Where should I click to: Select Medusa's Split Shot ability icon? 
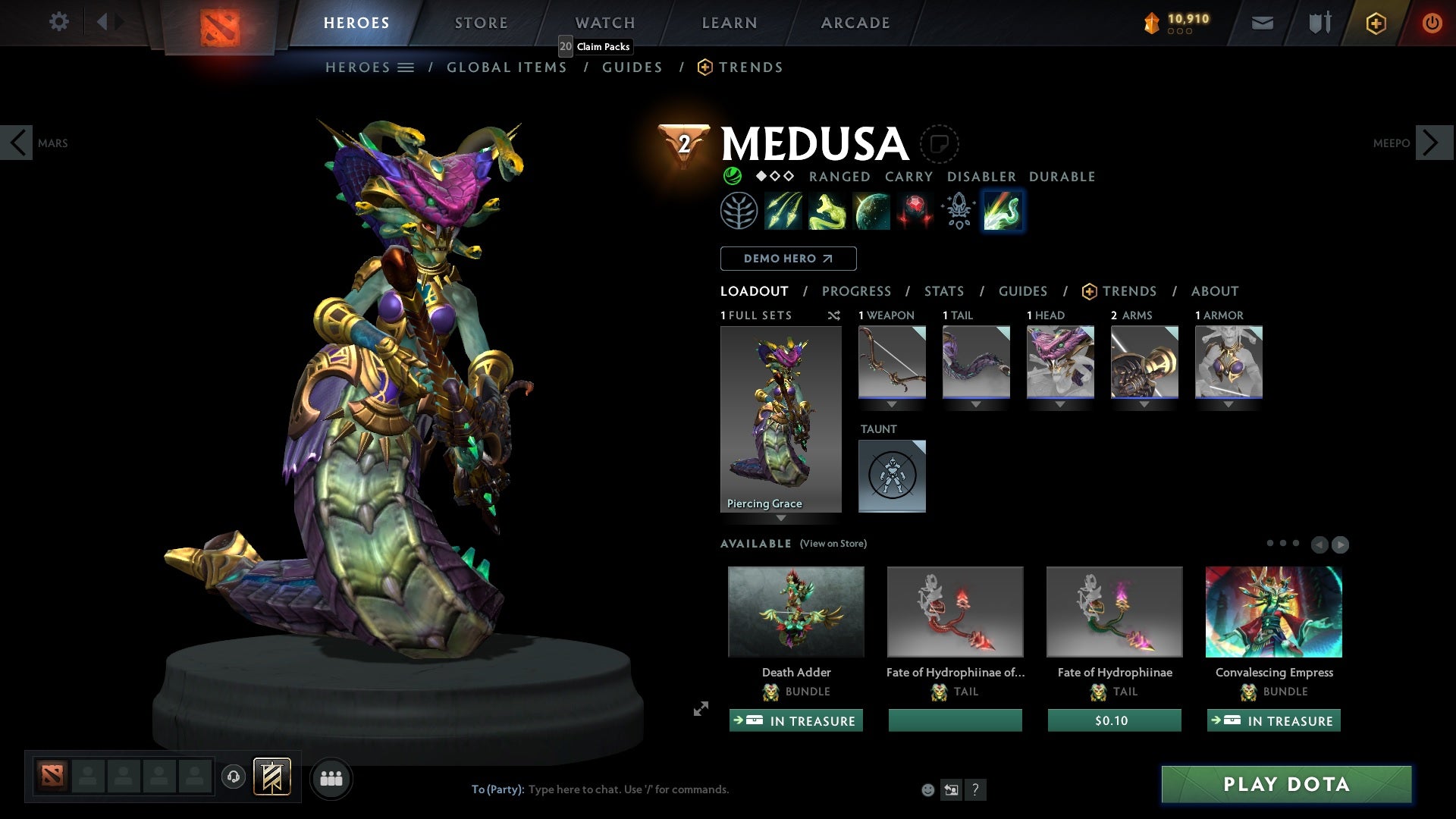pos(783,211)
